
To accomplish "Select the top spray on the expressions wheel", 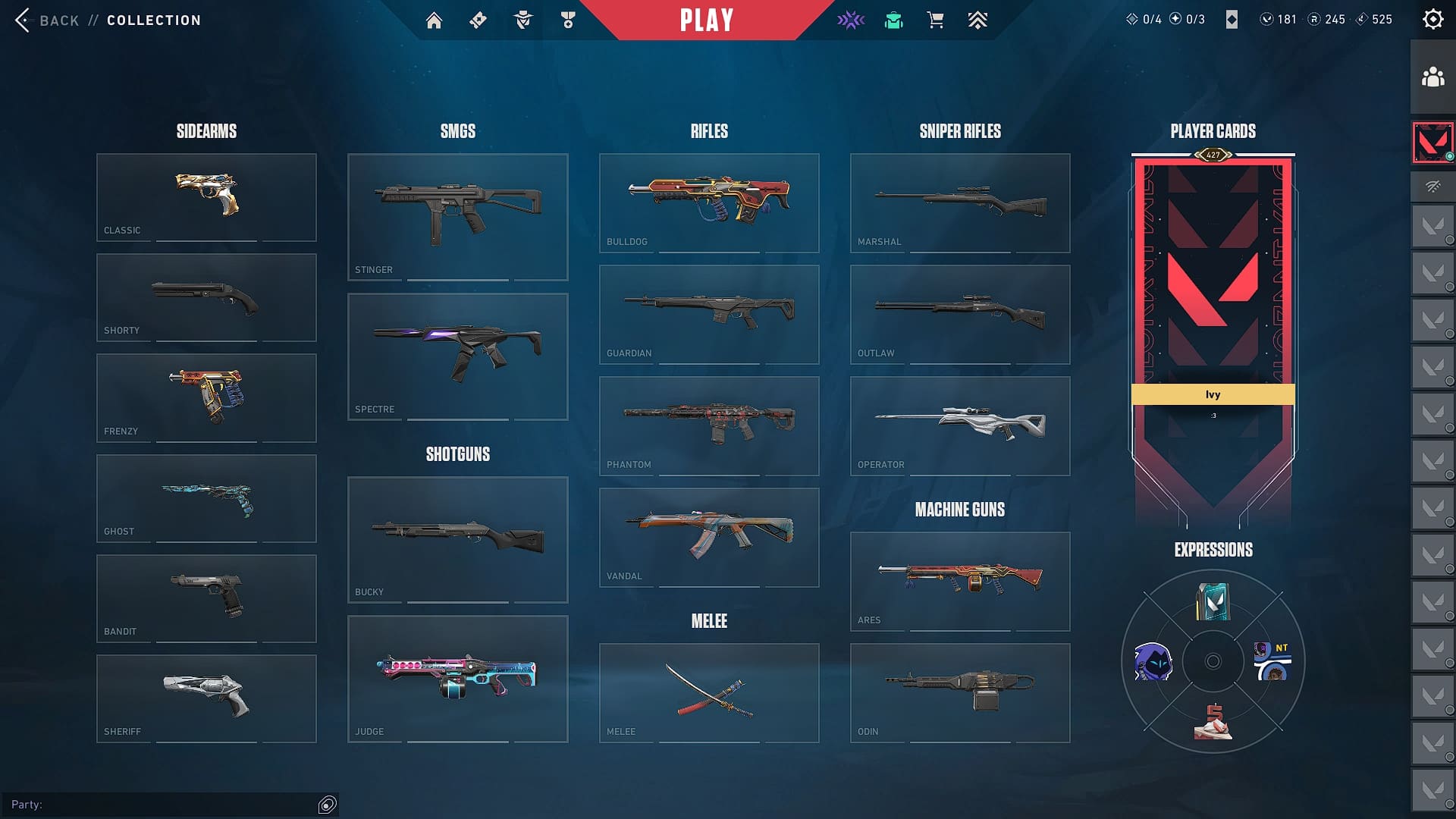I will tap(1213, 602).
